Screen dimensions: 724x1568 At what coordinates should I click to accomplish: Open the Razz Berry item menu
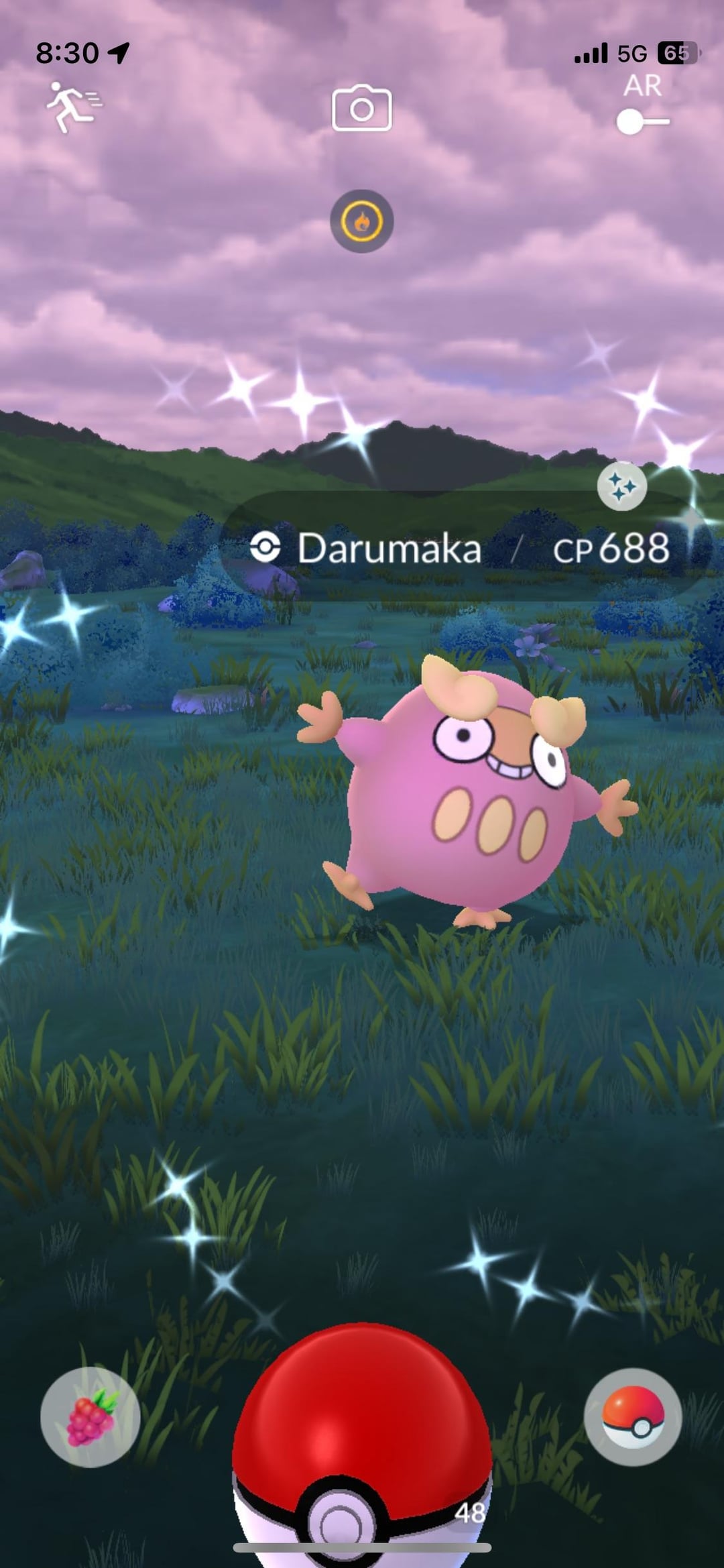click(90, 1418)
